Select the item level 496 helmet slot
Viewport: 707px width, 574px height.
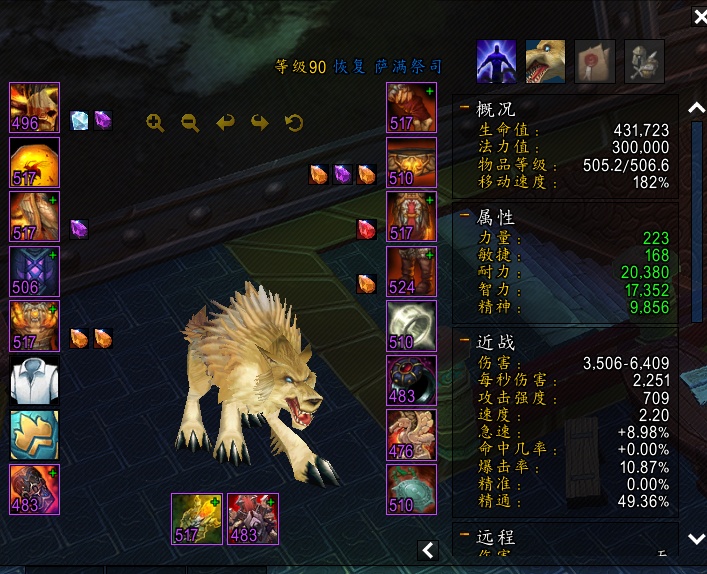tap(34, 108)
